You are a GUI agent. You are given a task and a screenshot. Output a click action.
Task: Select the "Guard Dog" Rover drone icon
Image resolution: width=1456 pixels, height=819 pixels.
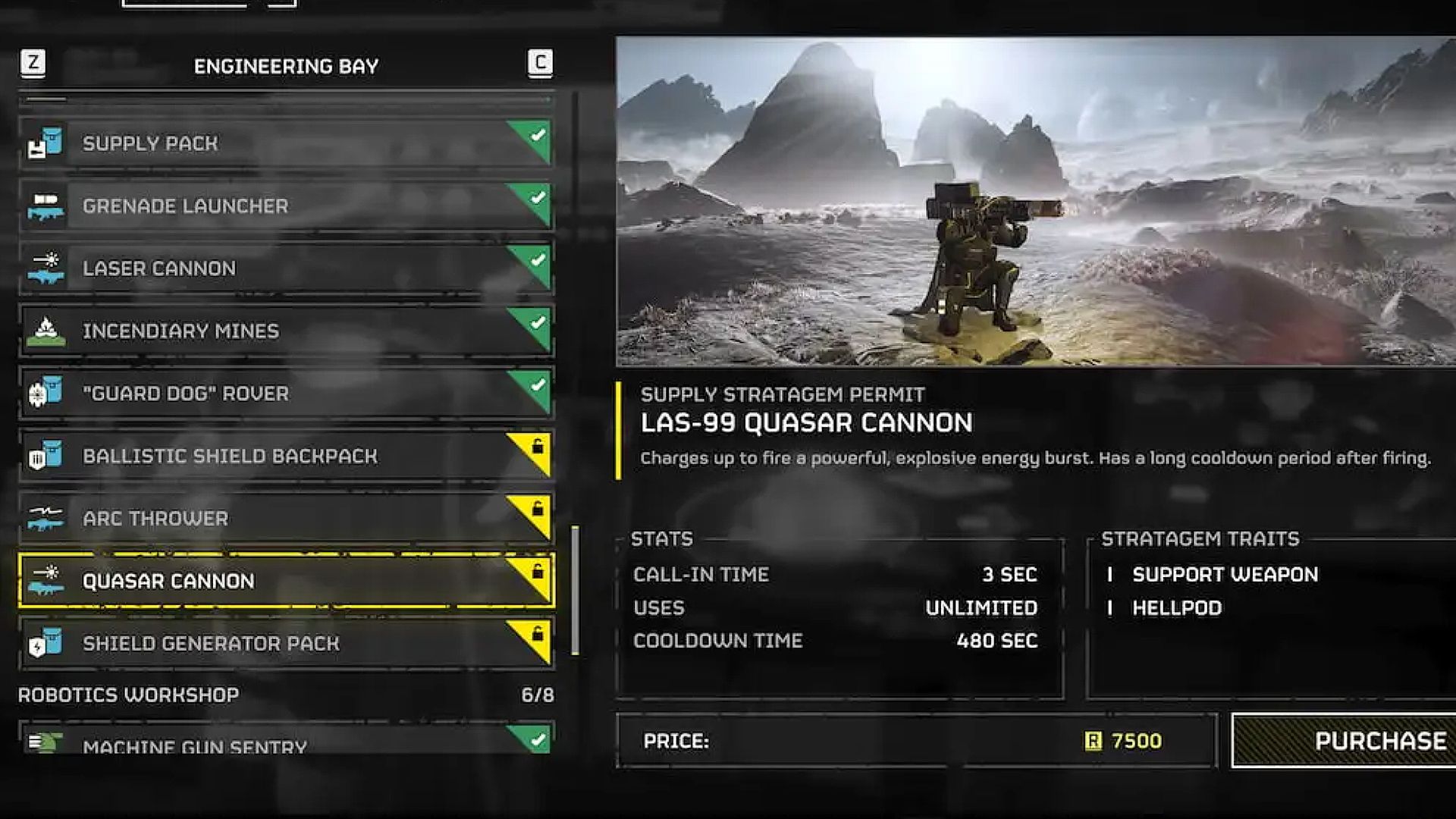(x=47, y=393)
